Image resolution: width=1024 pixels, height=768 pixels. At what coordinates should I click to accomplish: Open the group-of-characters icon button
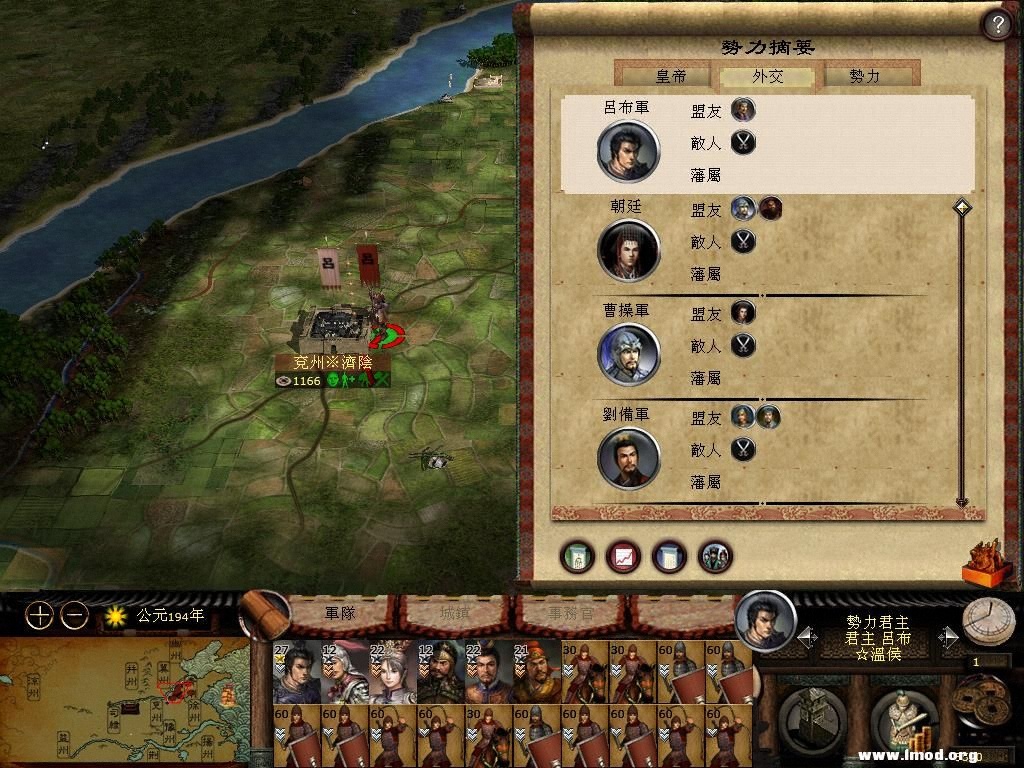point(715,556)
